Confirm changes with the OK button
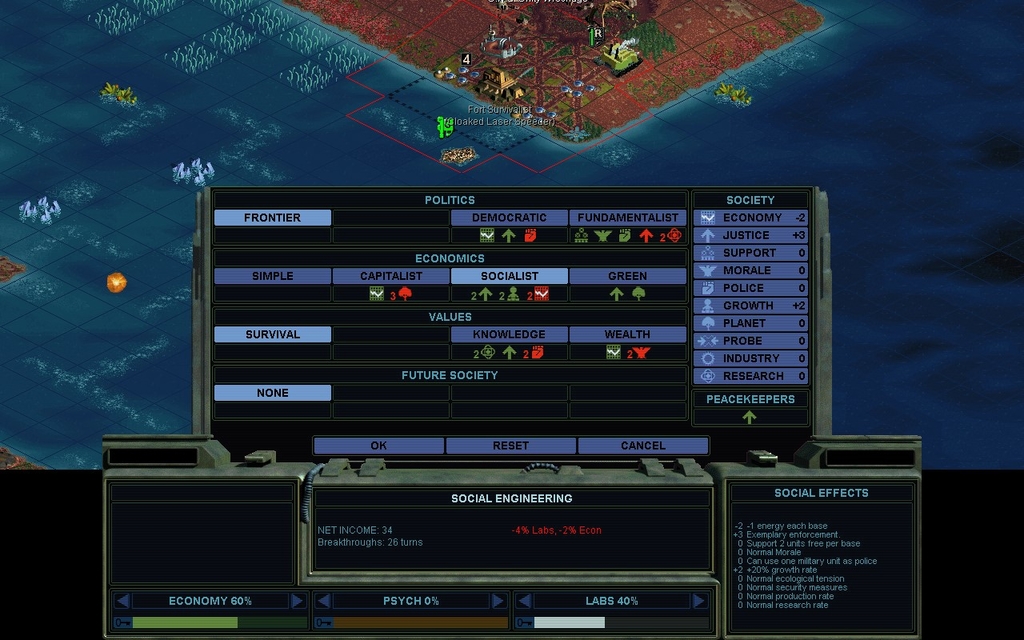Image resolution: width=1024 pixels, height=640 pixels. pyautogui.click(x=378, y=445)
